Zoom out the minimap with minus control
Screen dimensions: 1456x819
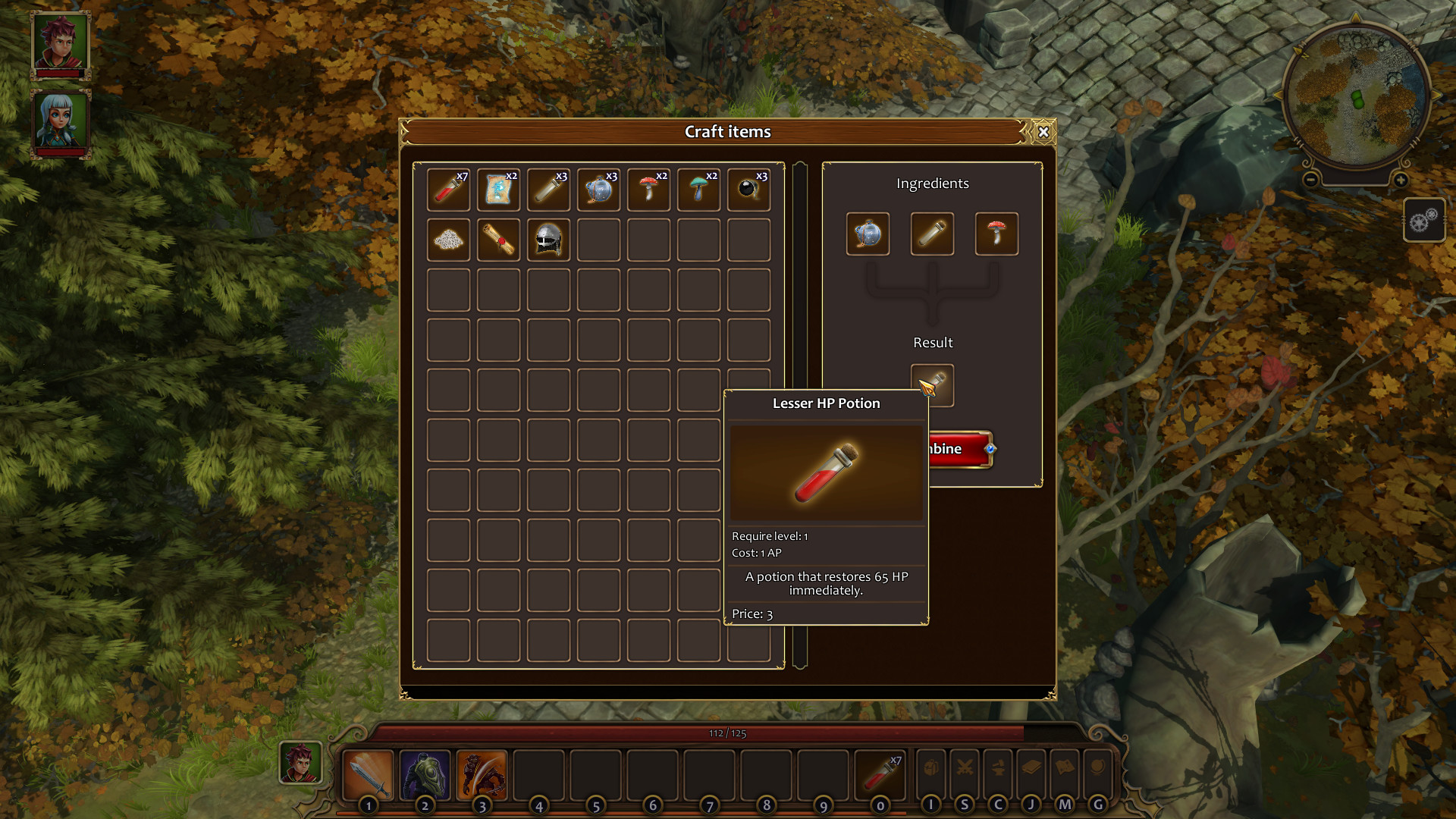(1310, 180)
